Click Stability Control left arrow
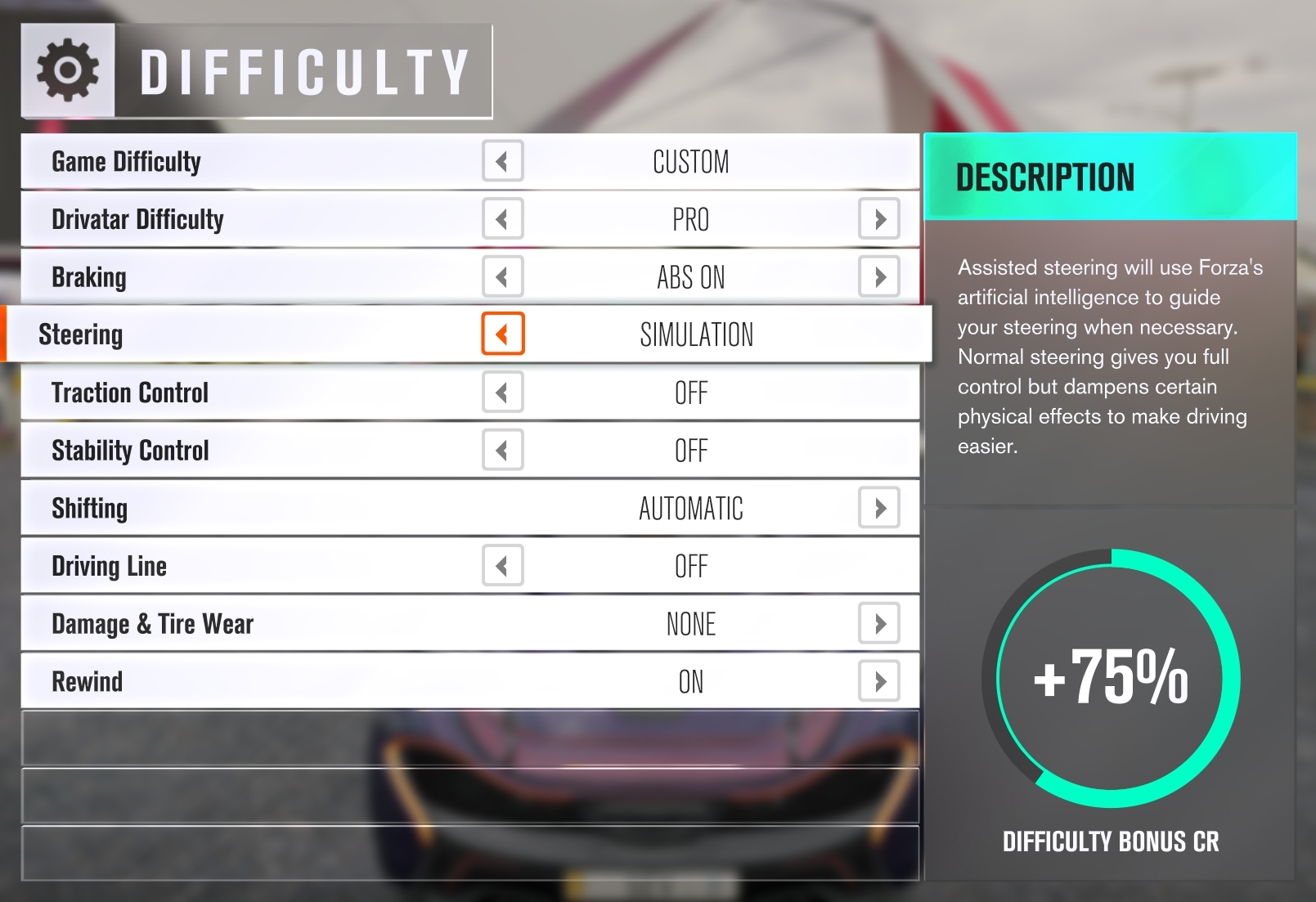Screen dimensions: 1316x902 tap(502, 451)
